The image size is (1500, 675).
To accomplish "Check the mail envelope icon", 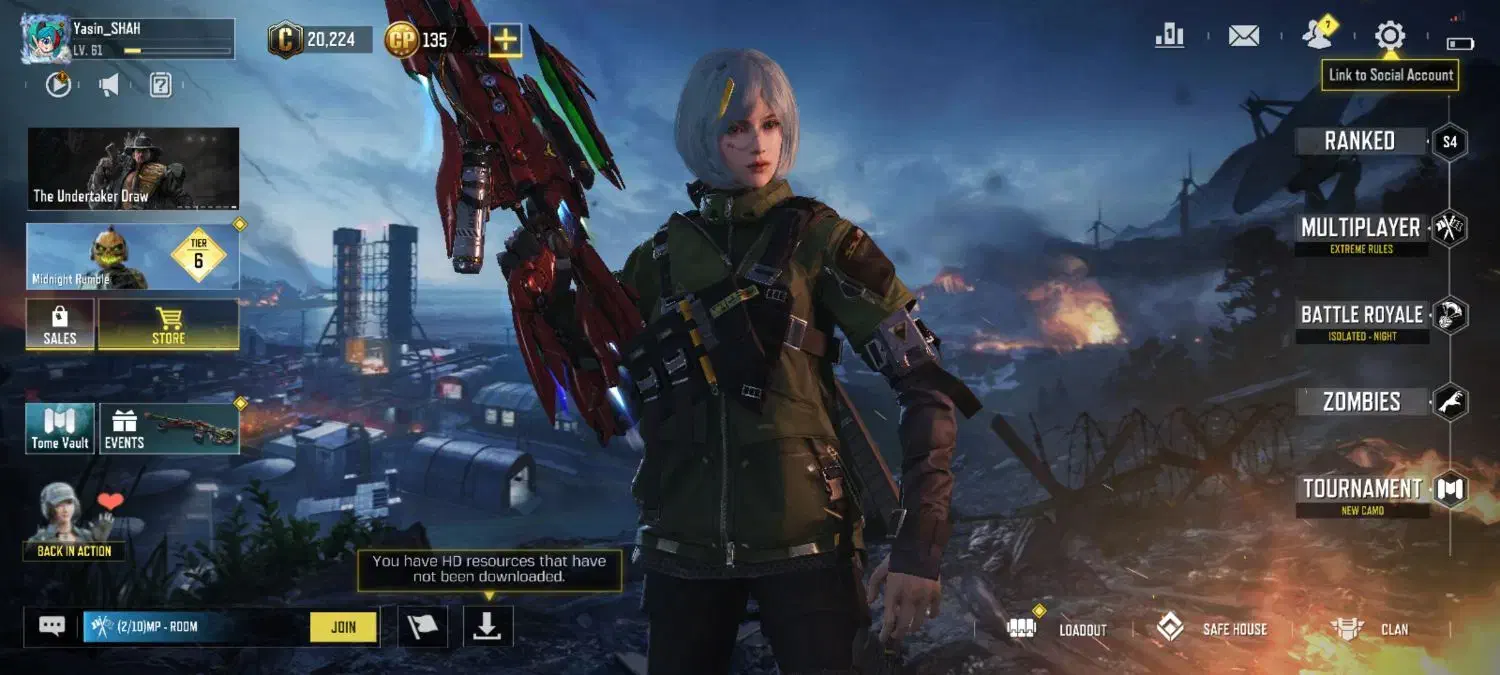I will click(1243, 37).
